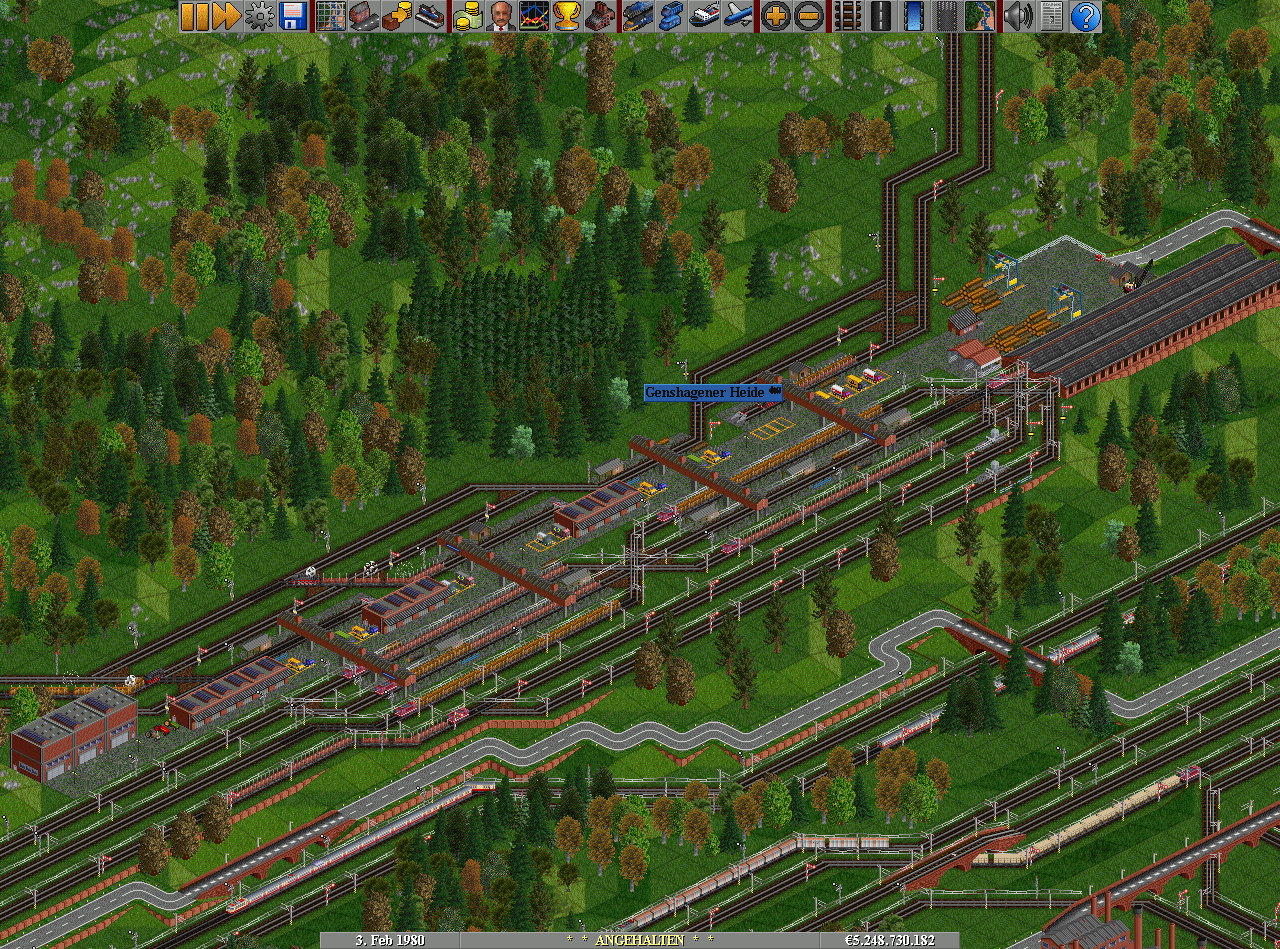Zoom out with the minus button
Screen dimensions: 1280x949
pos(808,16)
